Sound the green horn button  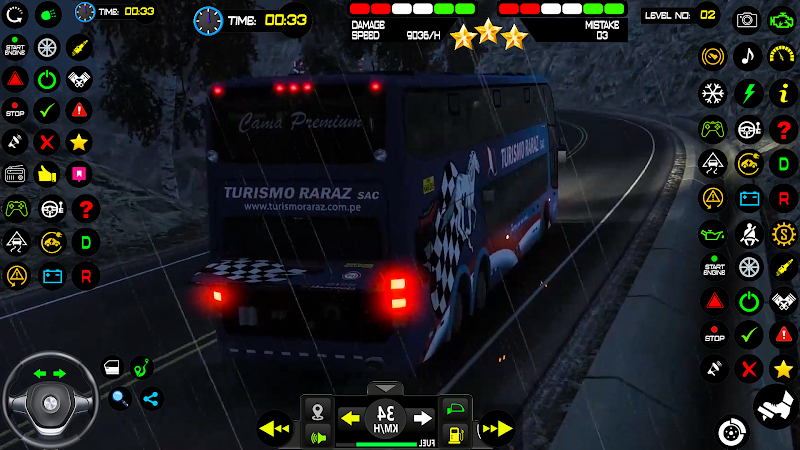tap(319, 435)
